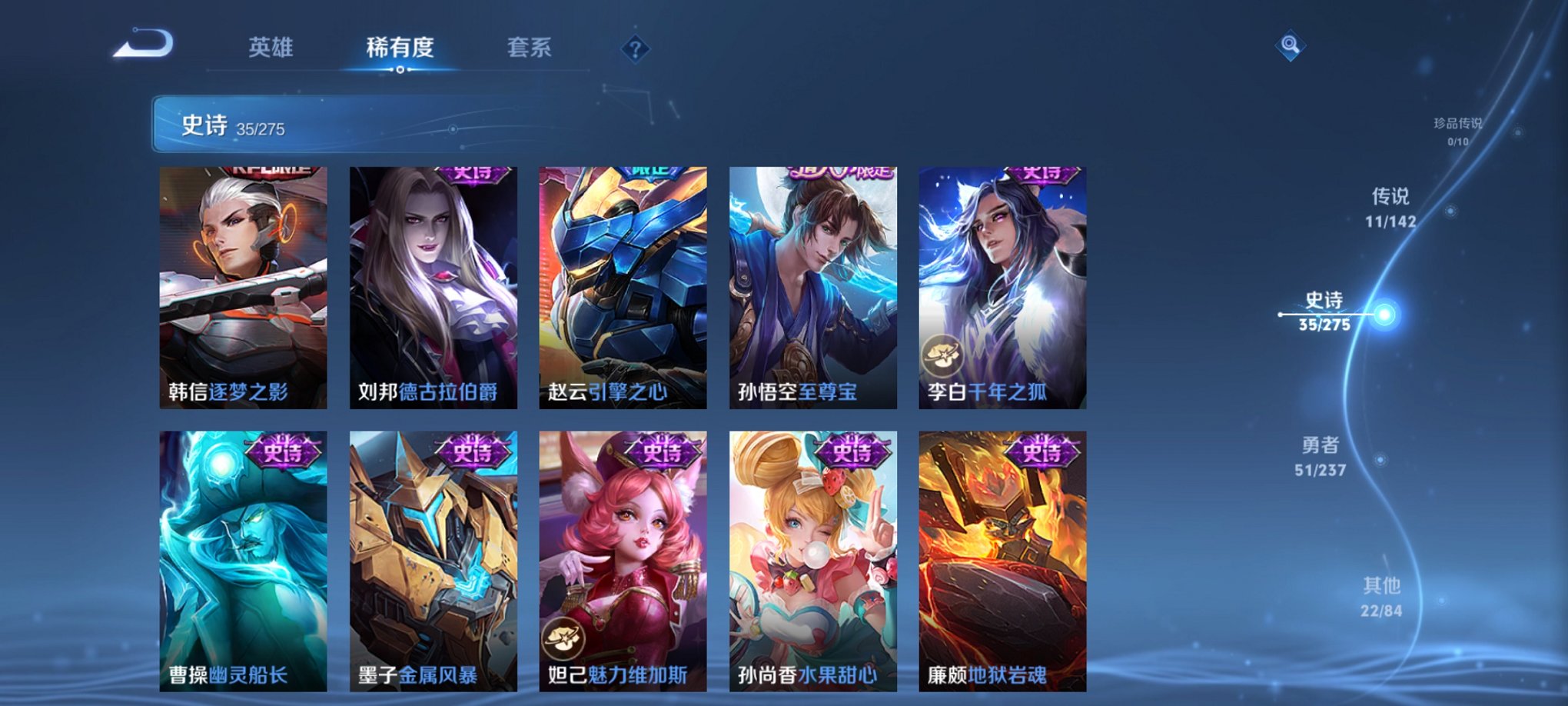Click the 史诗 banner atop 刘邦's card
The width and height of the screenshot is (1568, 706).
(468, 175)
